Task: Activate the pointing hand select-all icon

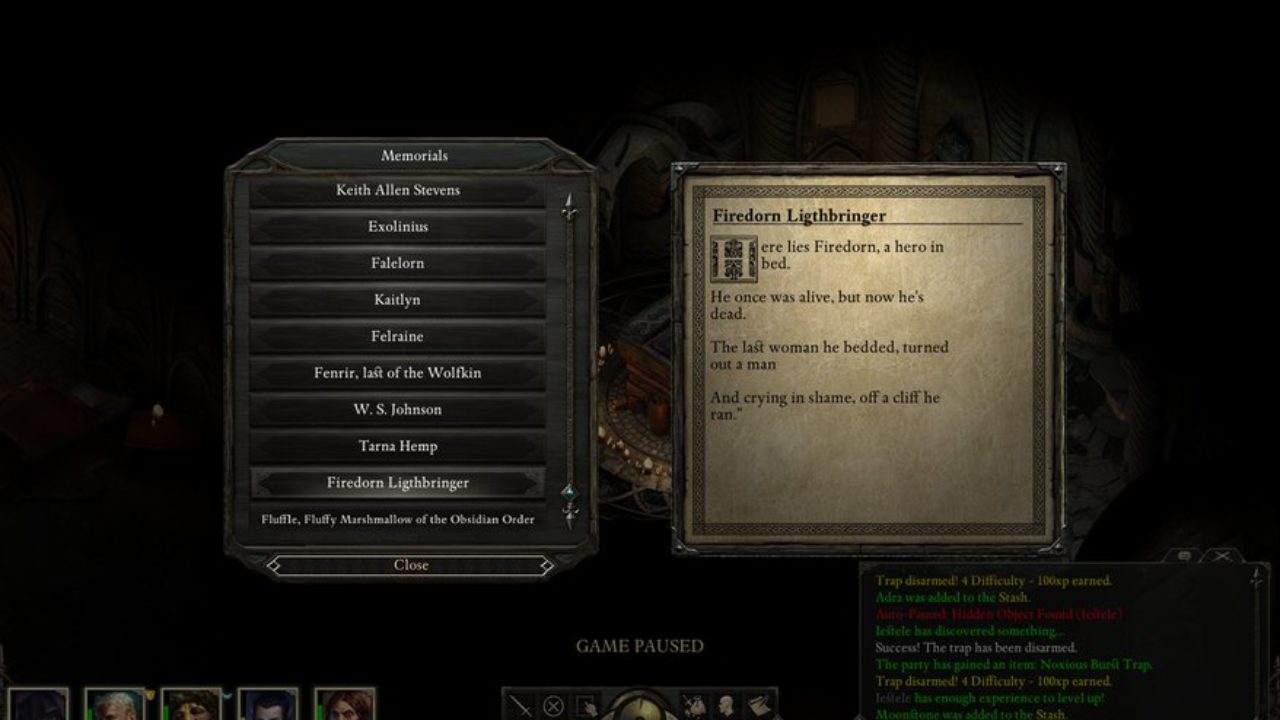Action: coord(585,706)
